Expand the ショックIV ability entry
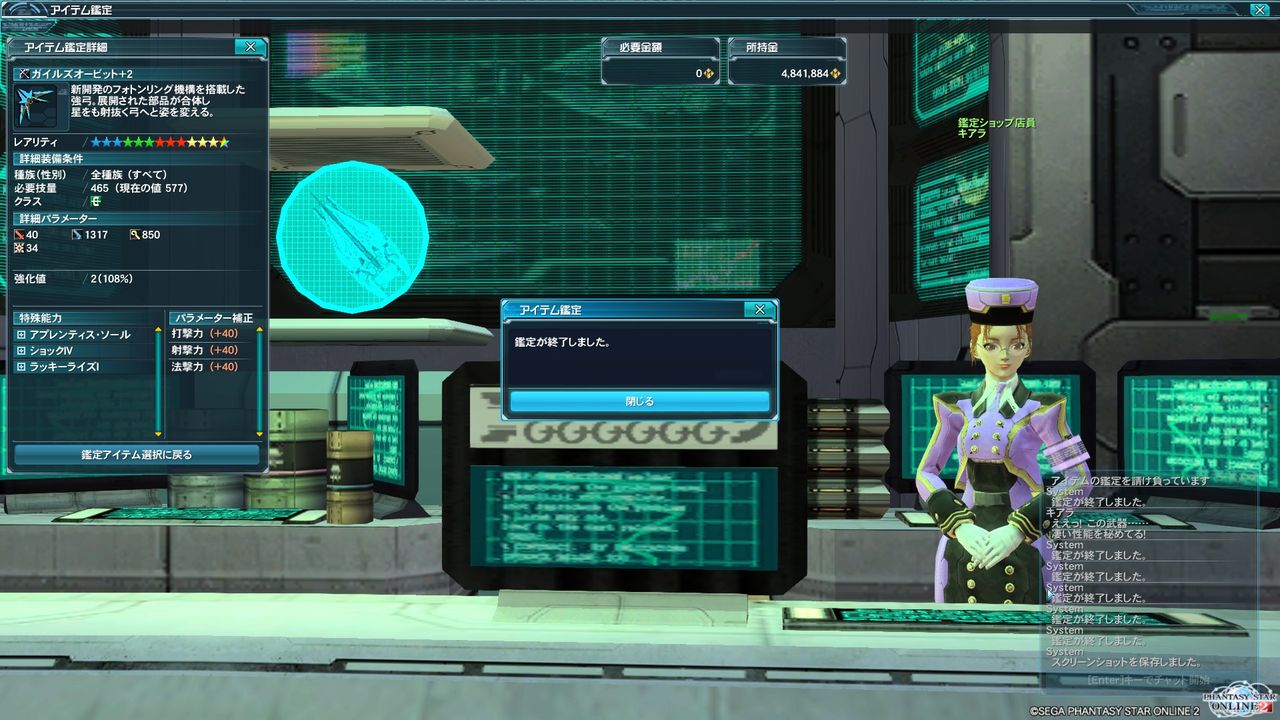The height and width of the screenshot is (720, 1280). click(21, 350)
